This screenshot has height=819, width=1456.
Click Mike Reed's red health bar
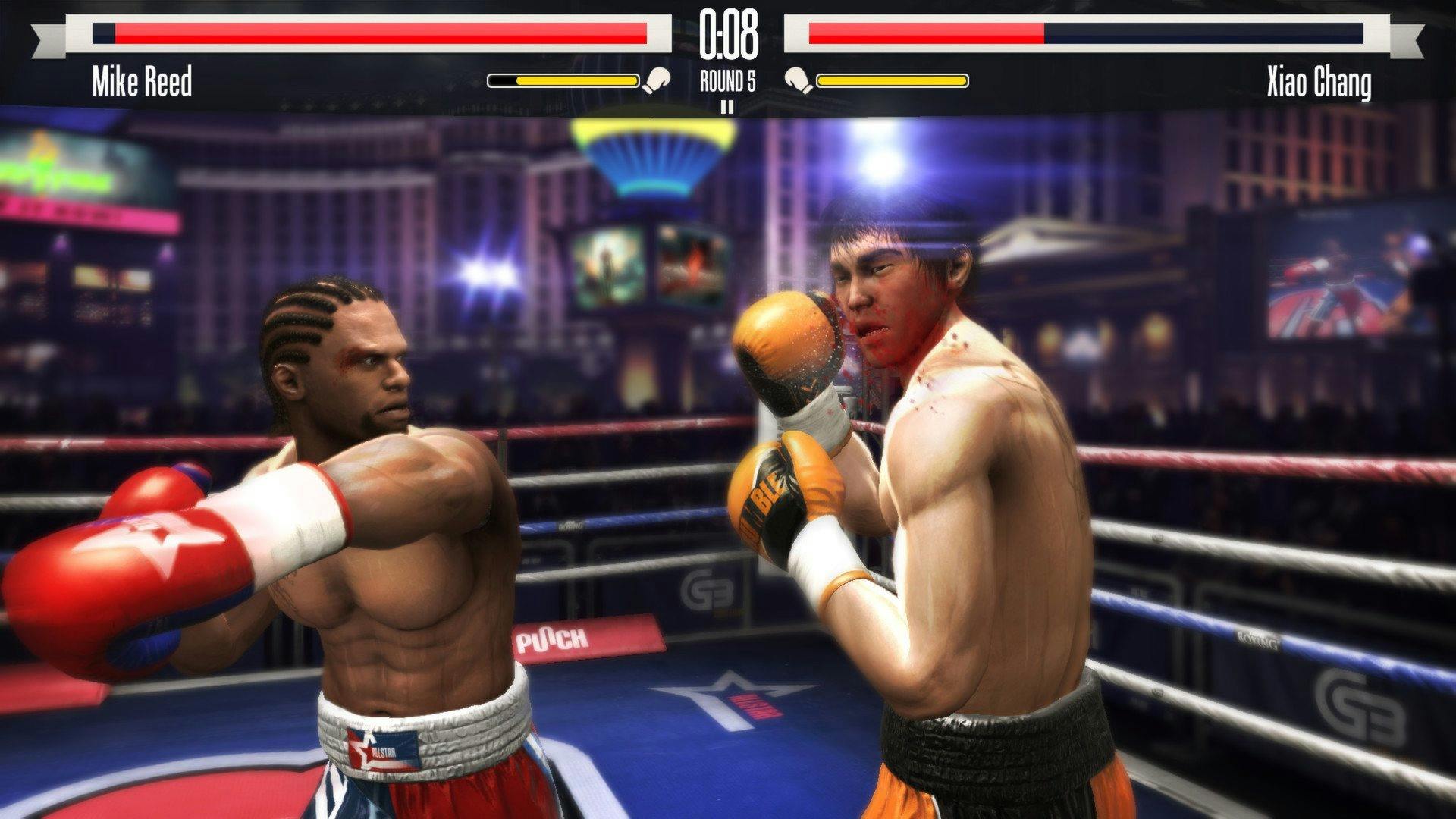379,33
